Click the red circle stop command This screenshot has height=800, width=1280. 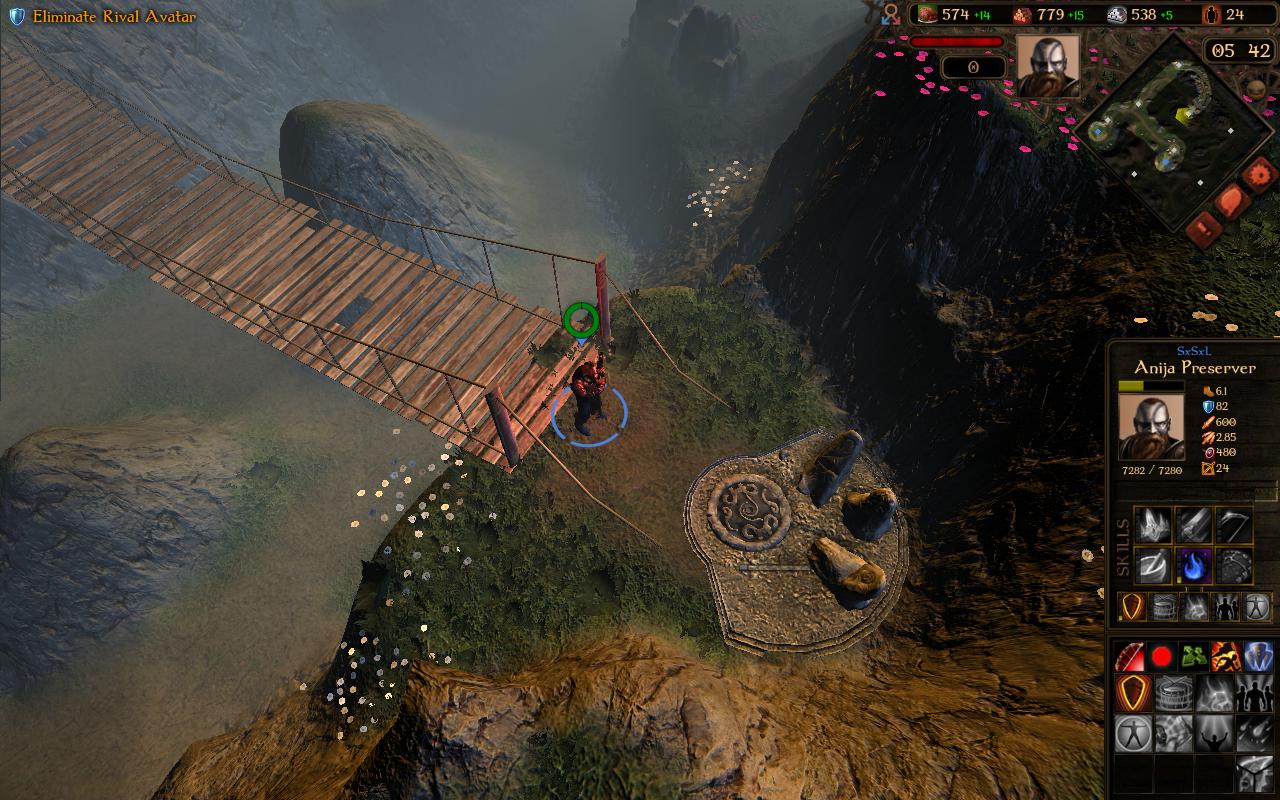click(x=1162, y=657)
